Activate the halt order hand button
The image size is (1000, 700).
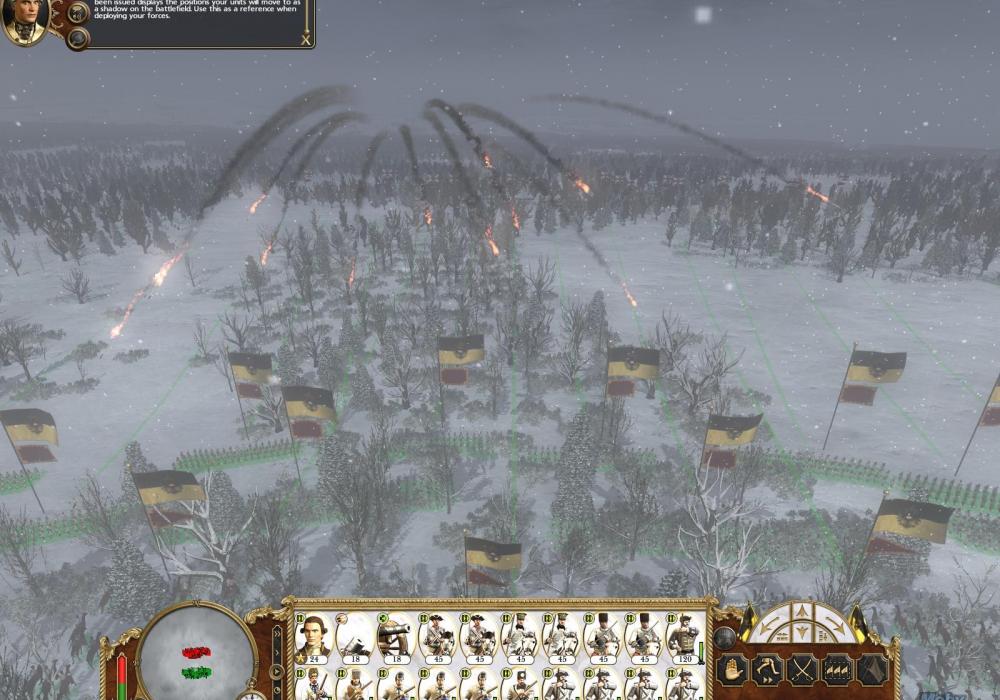733,668
